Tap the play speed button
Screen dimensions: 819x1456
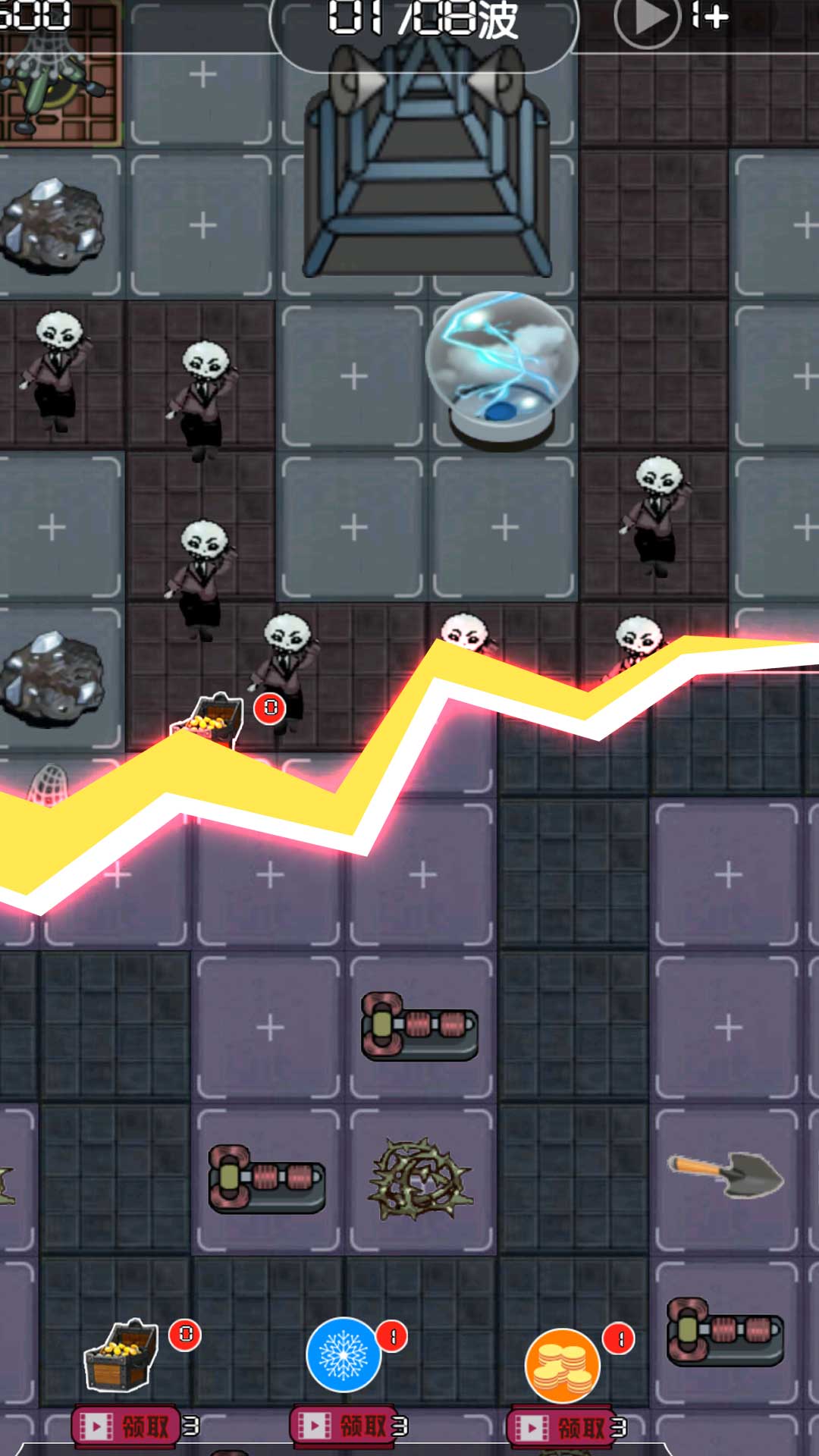coord(647,19)
